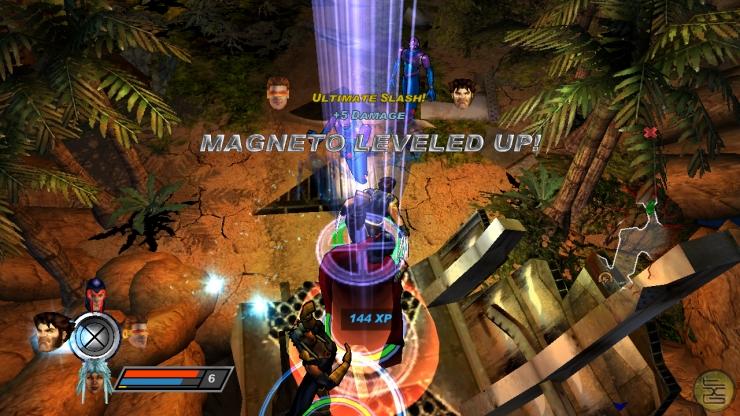Choose Cyclops's portrait in the team wheel
Screen dimensions: 740x416
coord(136,331)
